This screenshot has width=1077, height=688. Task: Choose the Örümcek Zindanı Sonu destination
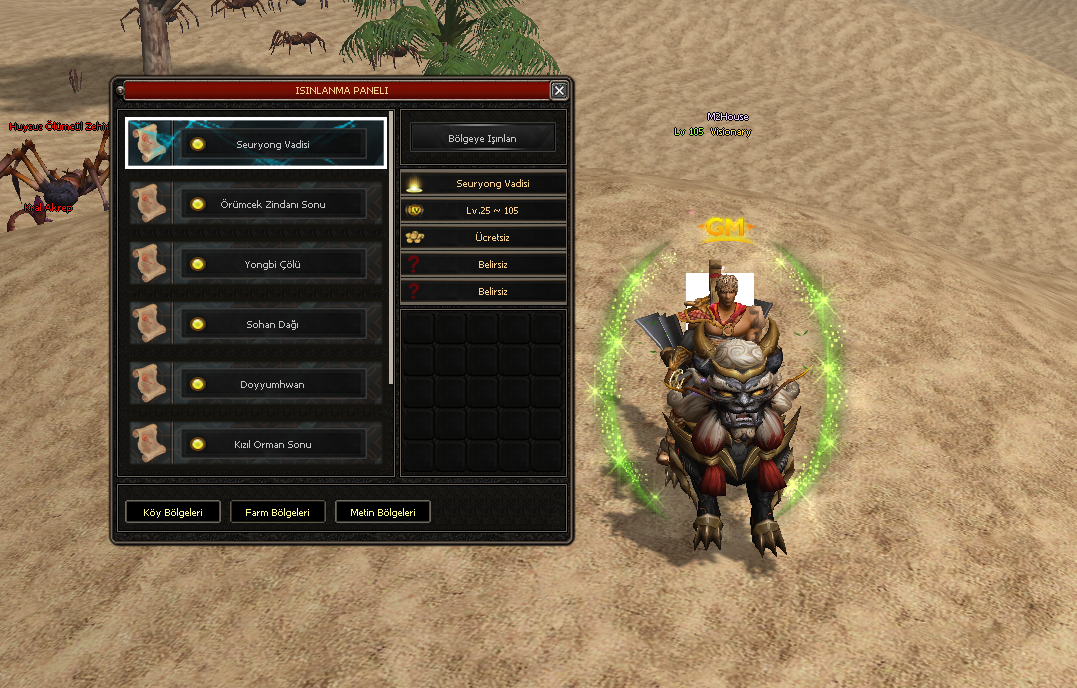pyautogui.click(x=272, y=205)
